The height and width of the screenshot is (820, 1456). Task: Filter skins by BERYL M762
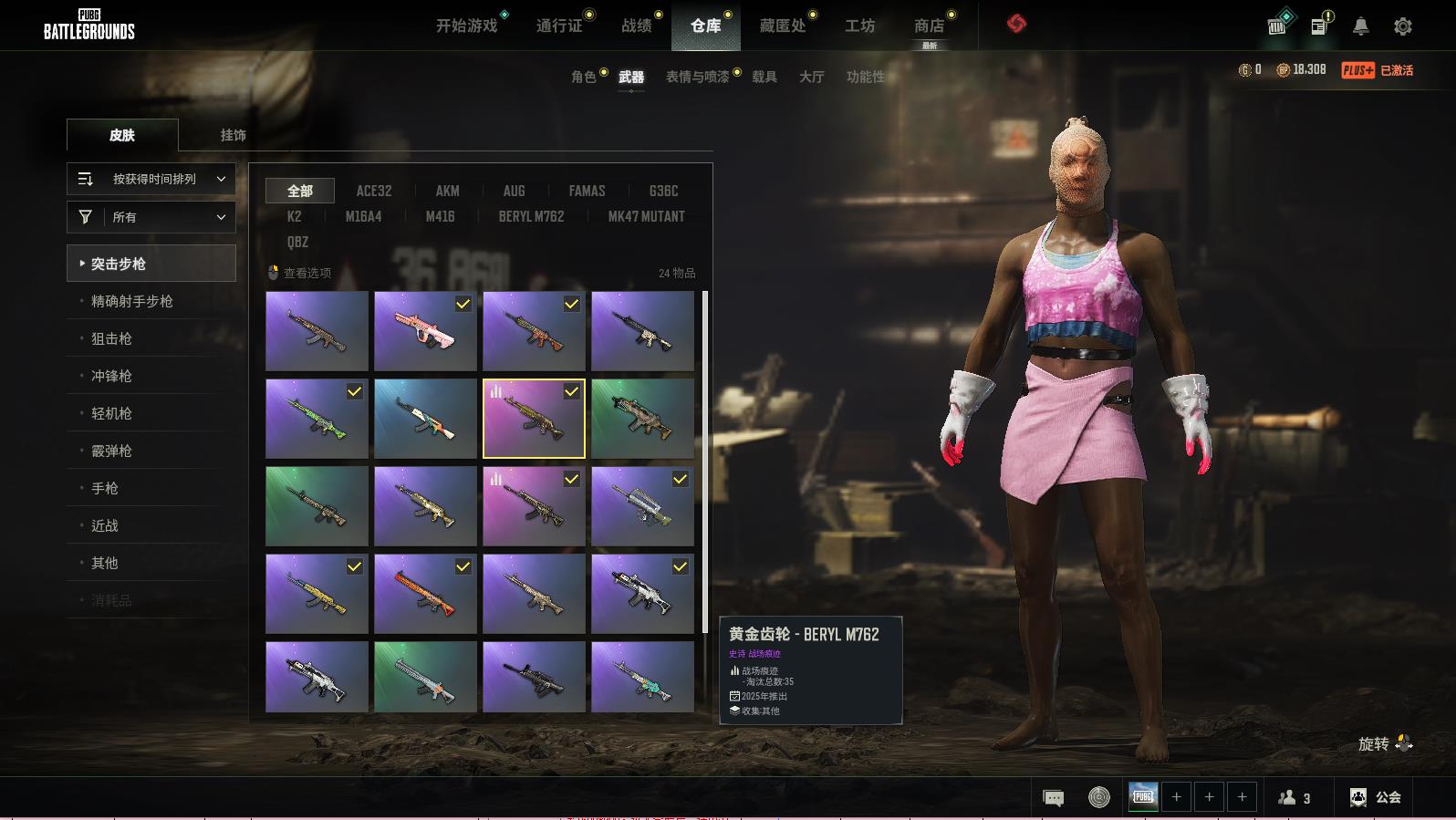pyautogui.click(x=531, y=216)
